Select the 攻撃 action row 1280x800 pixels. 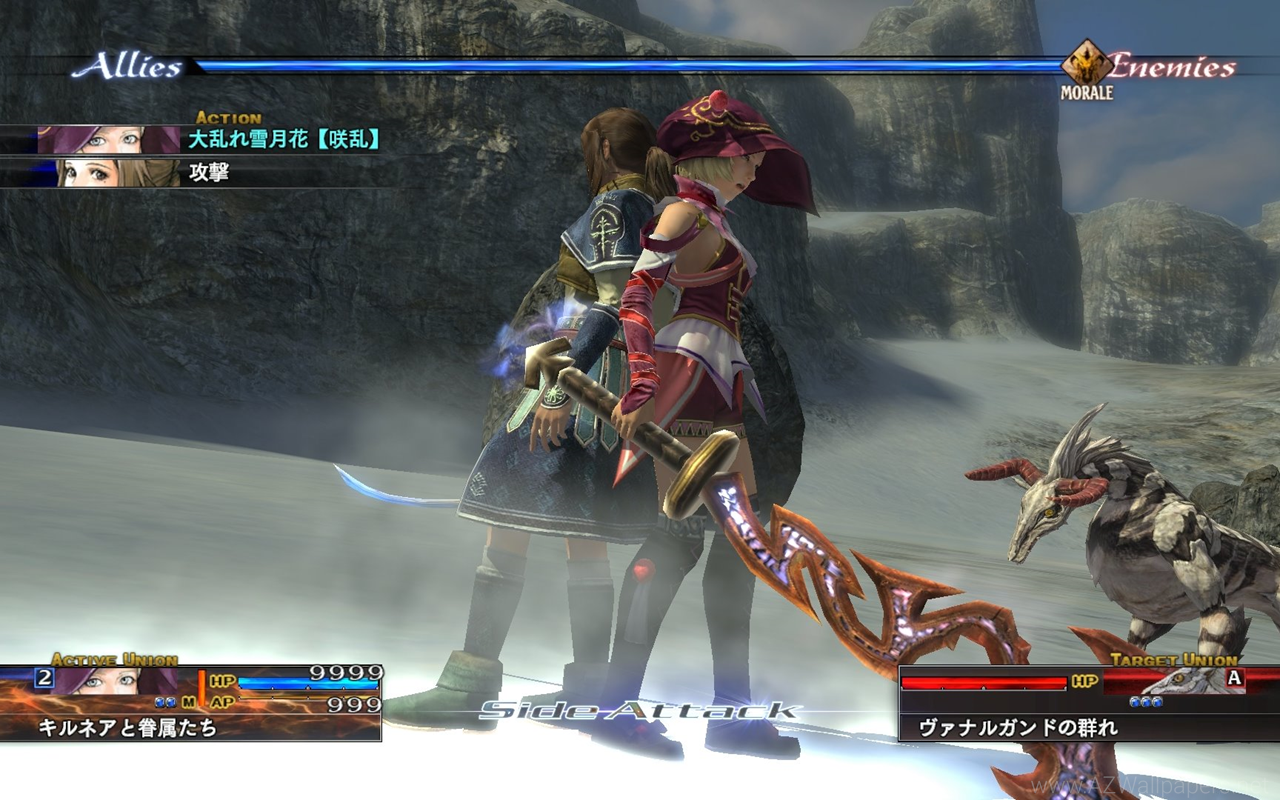coord(209,172)
